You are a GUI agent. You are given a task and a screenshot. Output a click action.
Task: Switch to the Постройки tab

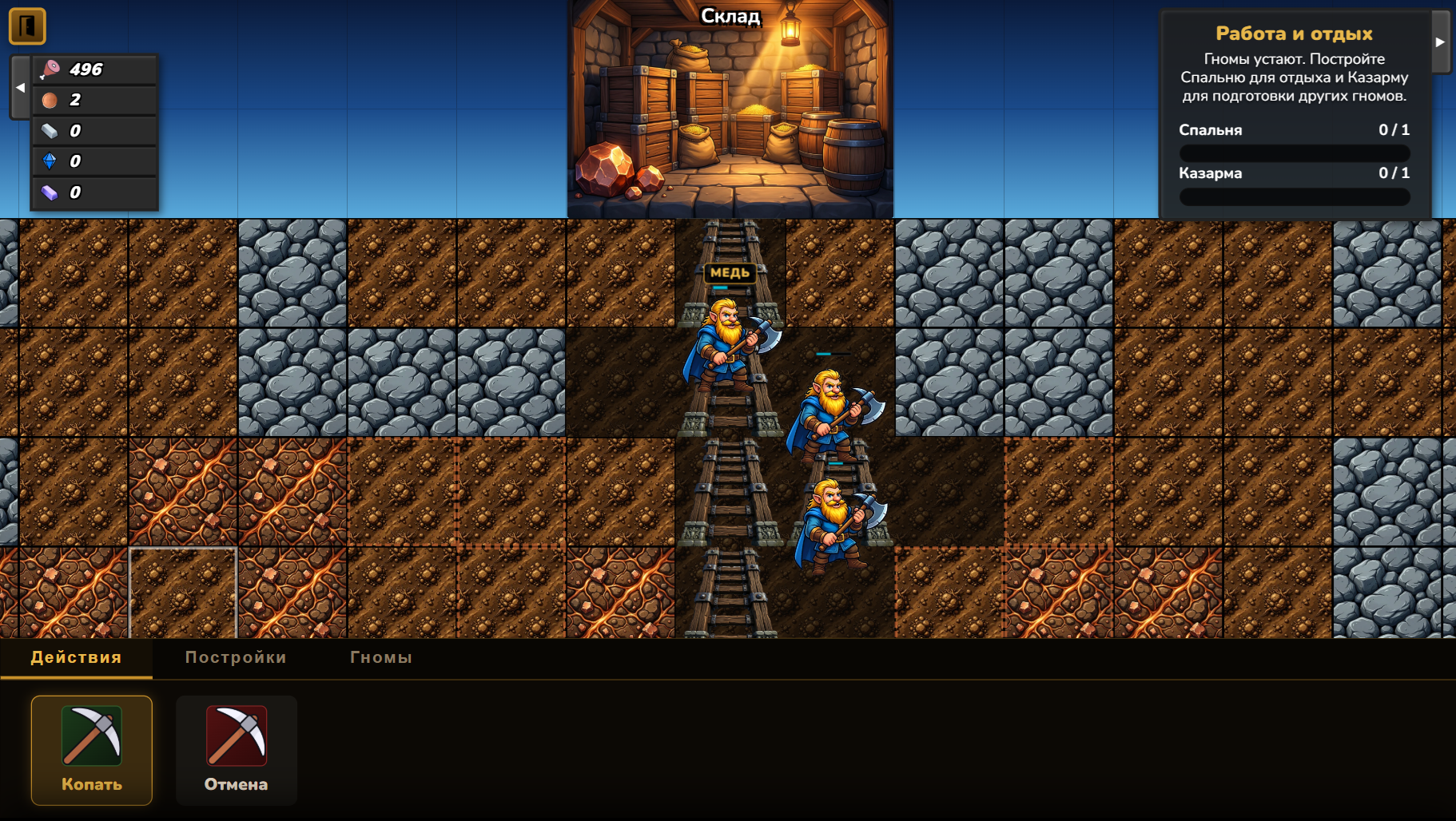point(236,657)
